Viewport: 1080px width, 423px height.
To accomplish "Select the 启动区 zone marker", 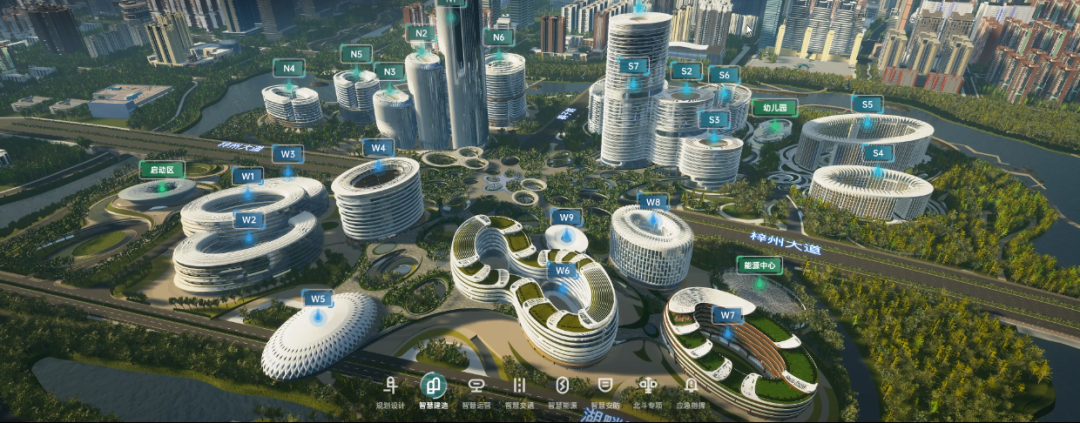I will 162,169.
